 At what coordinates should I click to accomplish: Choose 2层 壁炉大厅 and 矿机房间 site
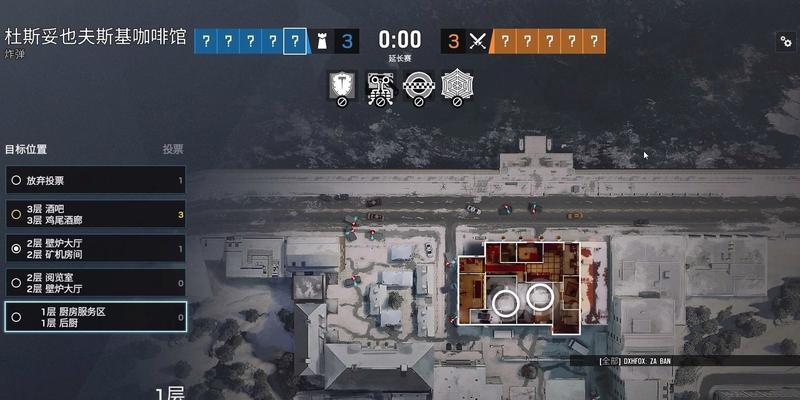click(95, 248)
